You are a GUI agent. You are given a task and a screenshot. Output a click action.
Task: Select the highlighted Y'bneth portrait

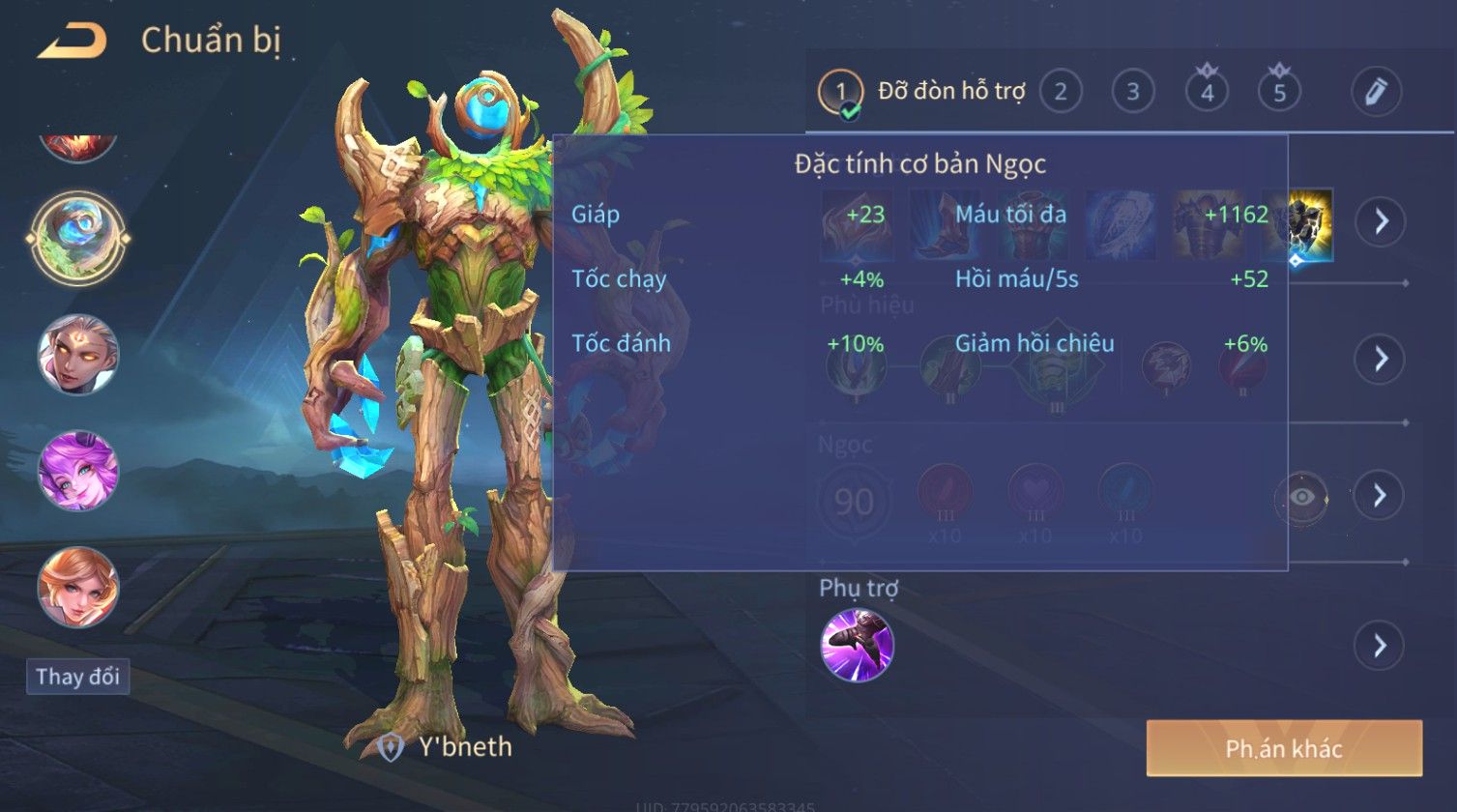tap(75, 238)
